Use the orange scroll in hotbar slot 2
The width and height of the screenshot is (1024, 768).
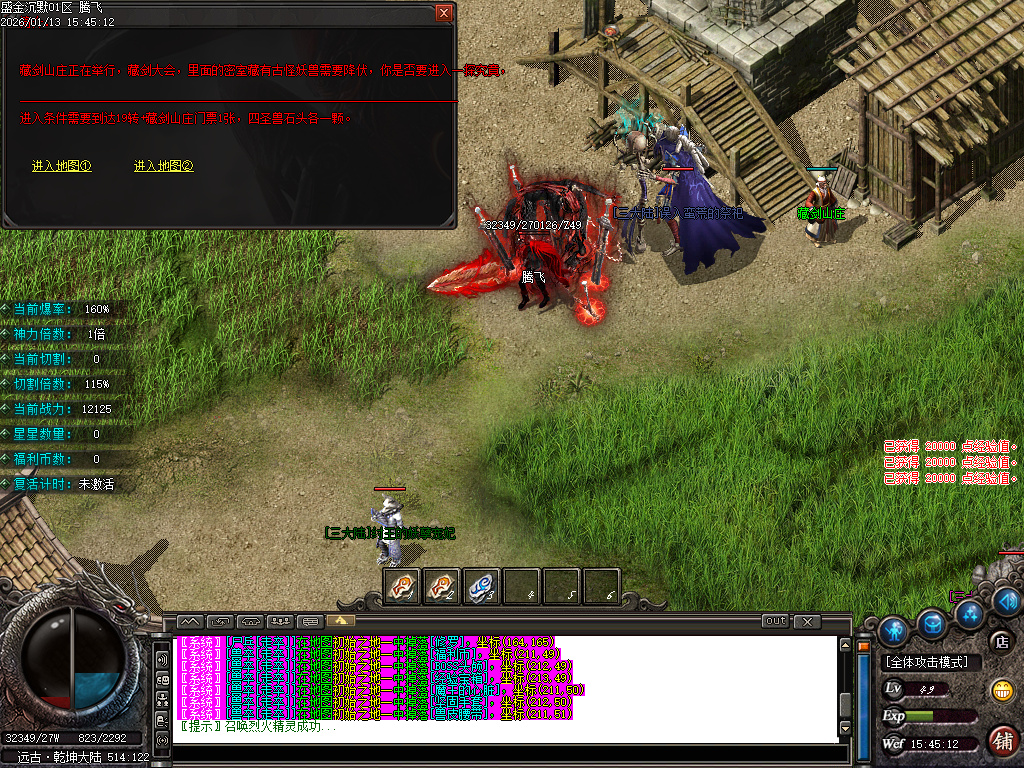click(442, 587)
